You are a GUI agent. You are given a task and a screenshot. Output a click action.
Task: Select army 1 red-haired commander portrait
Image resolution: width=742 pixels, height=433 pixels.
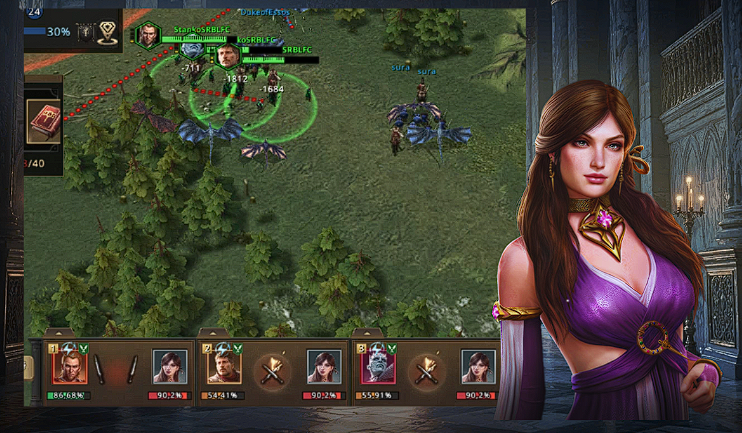tap(70, 367)
